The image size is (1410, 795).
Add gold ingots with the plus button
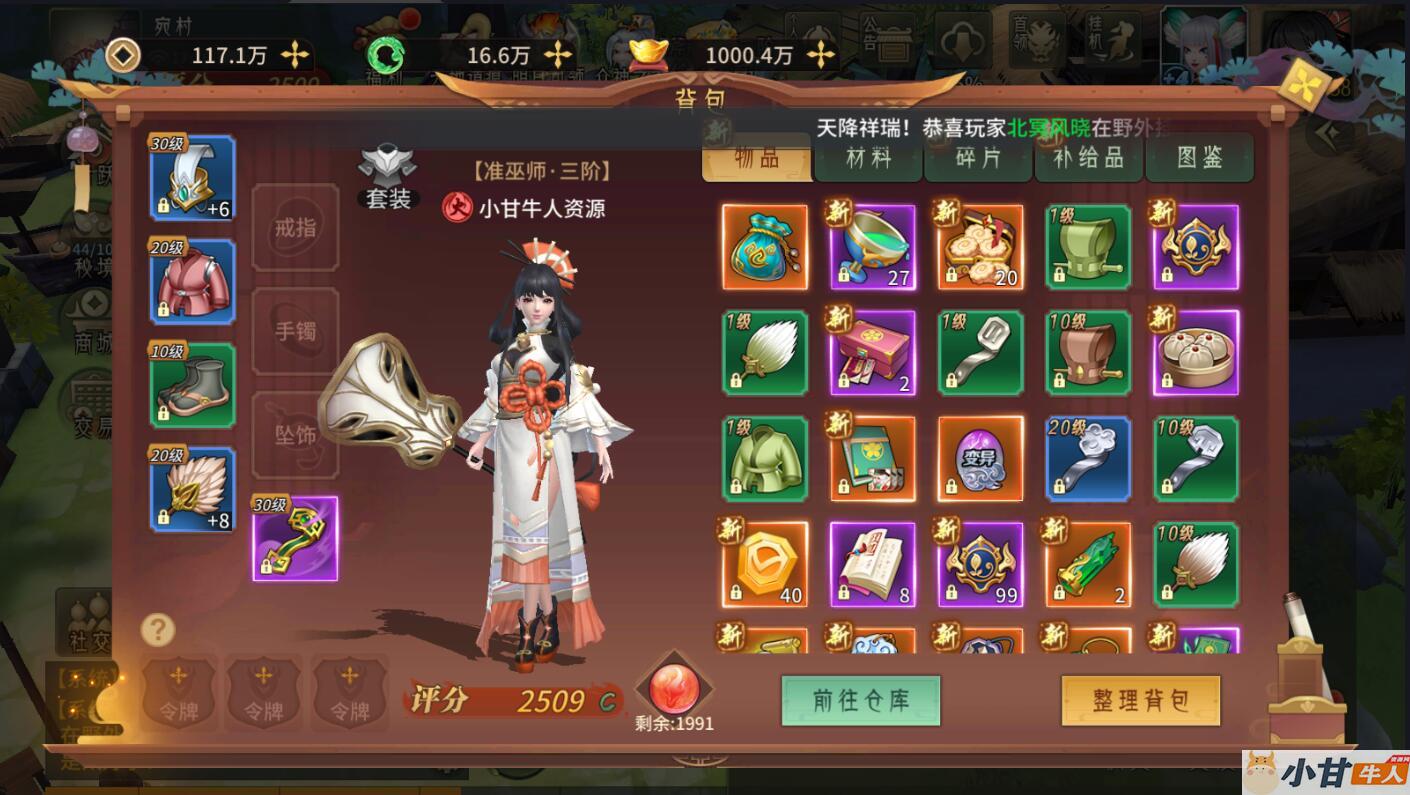click(821, 55)
